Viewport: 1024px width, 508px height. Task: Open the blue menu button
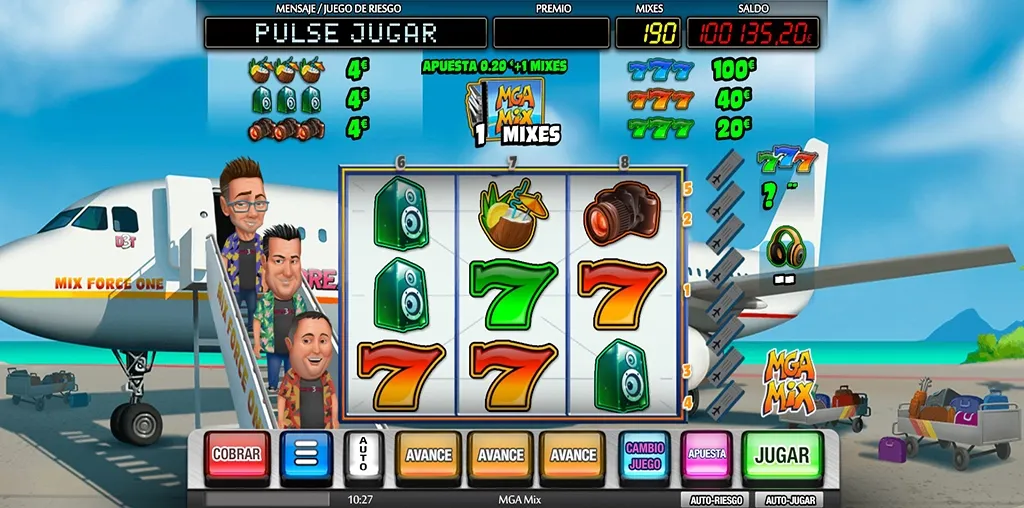point(306,457)
